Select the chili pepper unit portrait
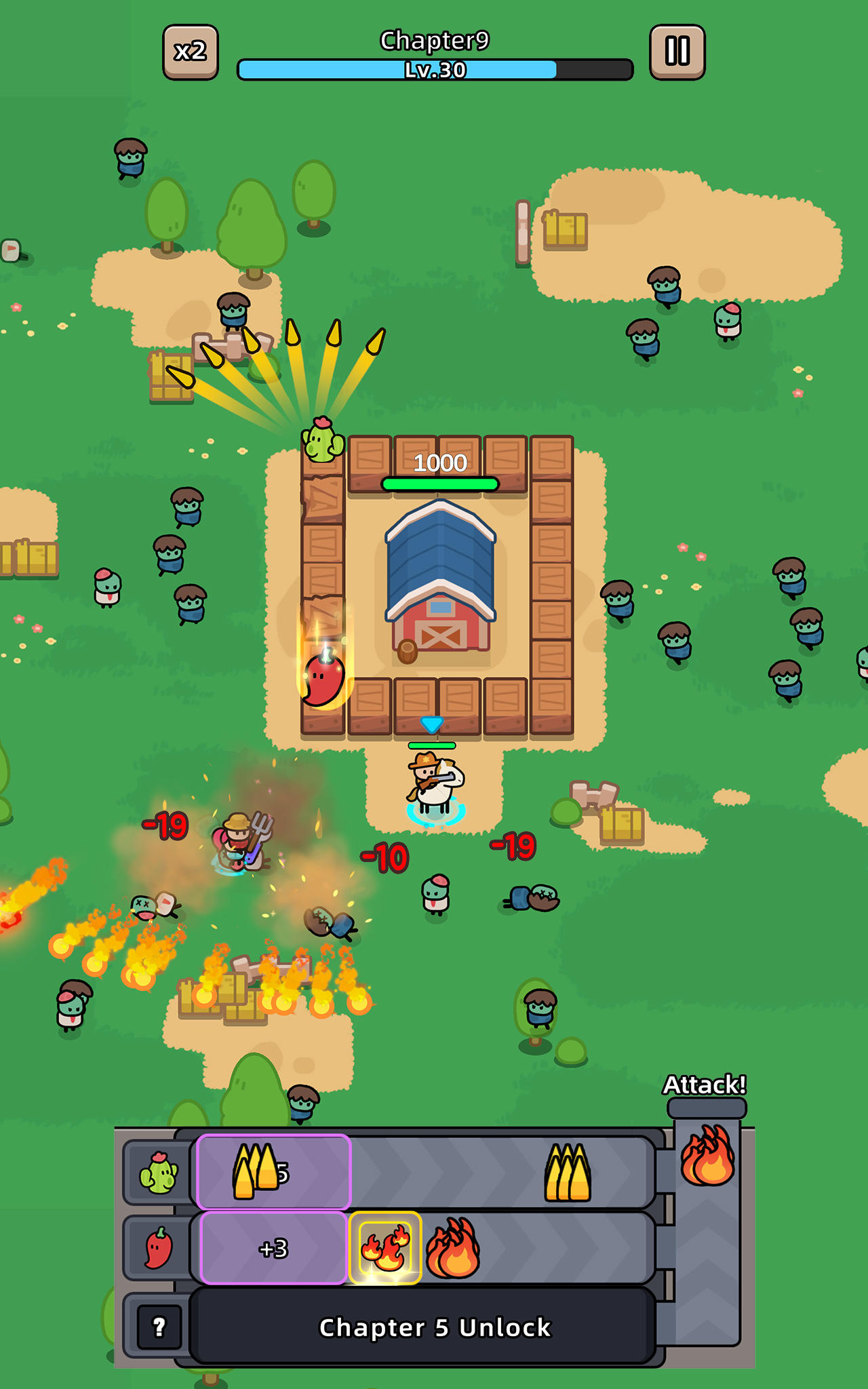The image size is (868, 1389). click(x=160, y=1251)
